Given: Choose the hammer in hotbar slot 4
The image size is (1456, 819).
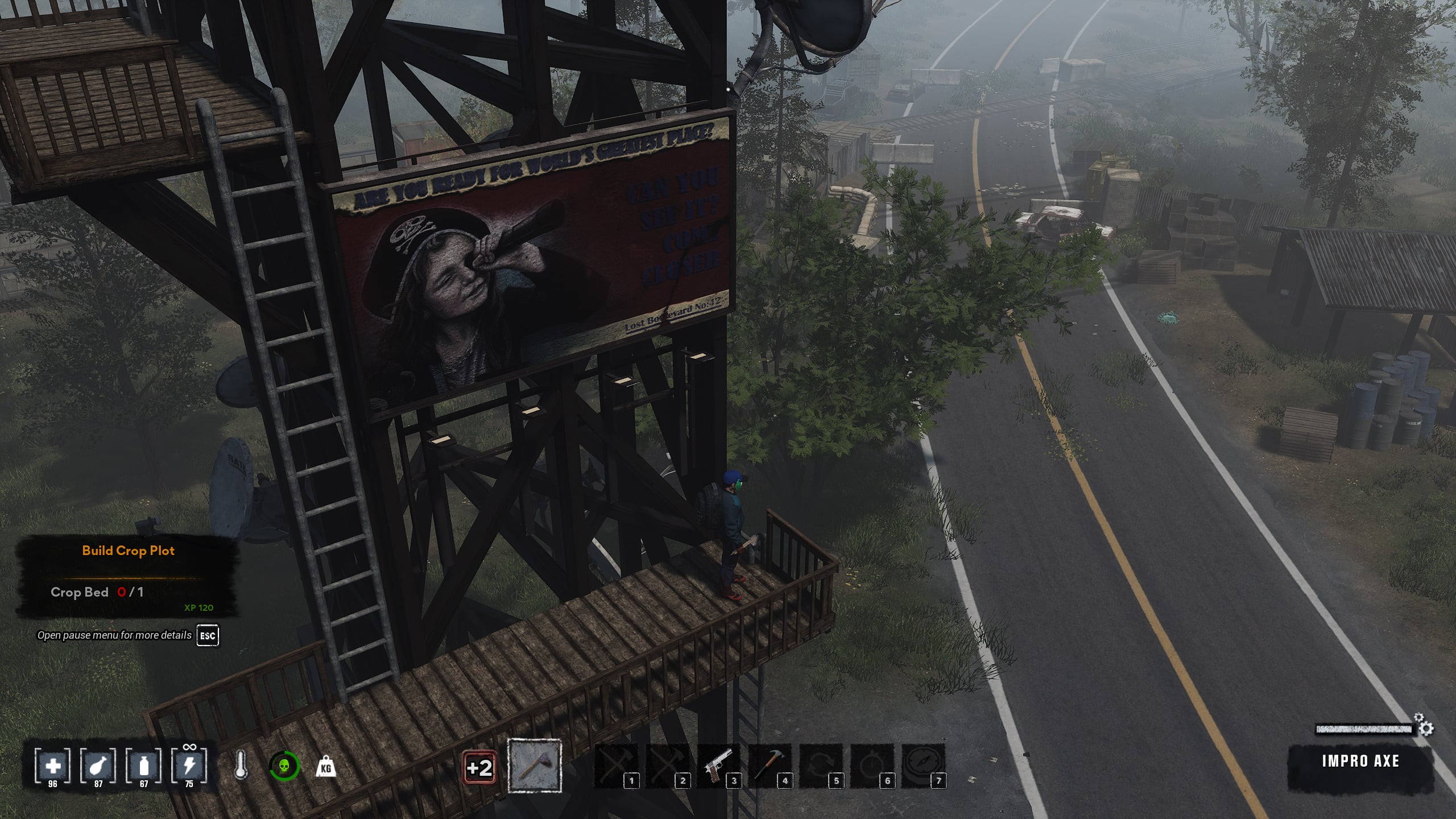Looking at the screenshot, I should 770,766.
